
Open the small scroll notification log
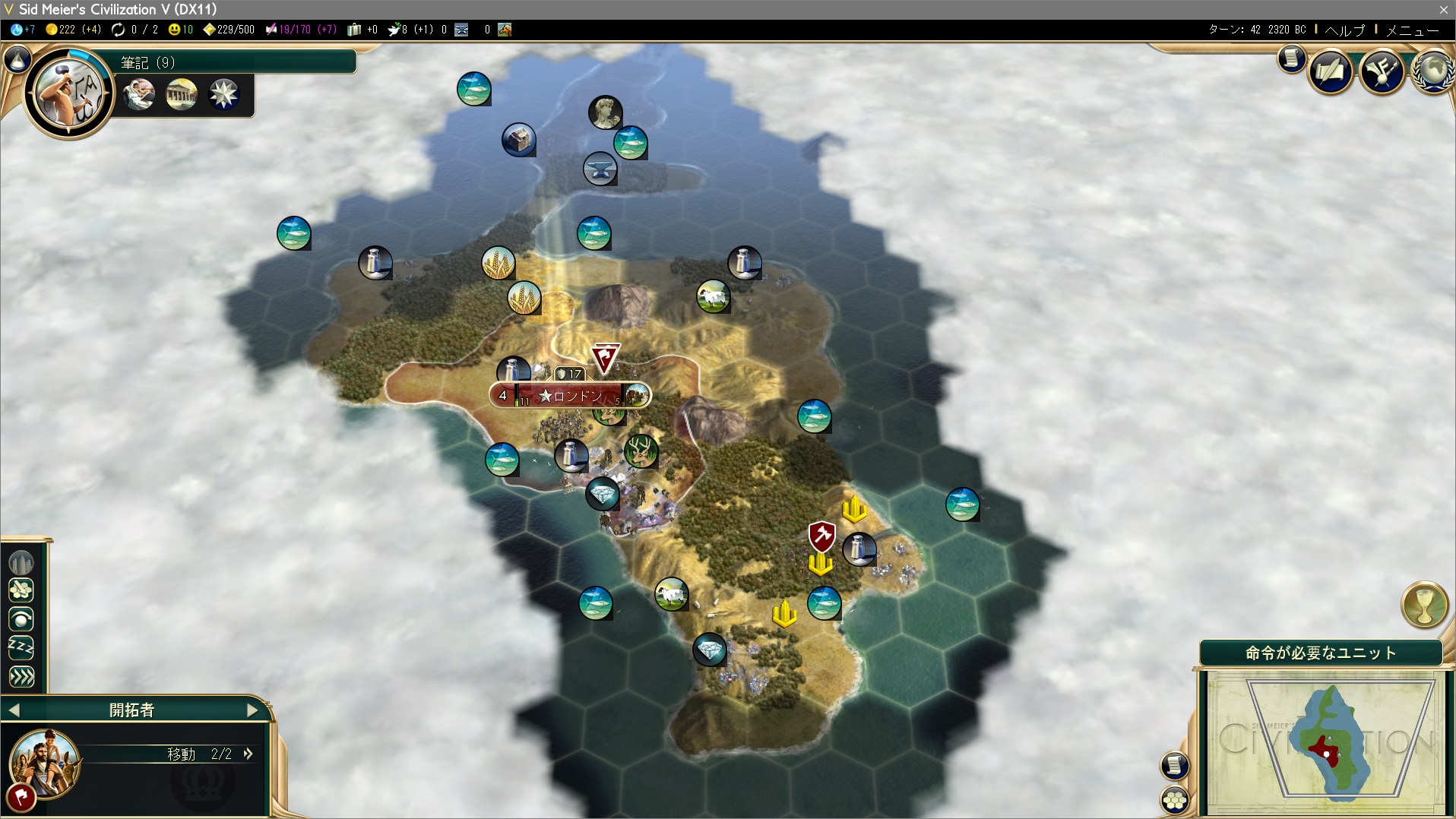(1291, 58)
